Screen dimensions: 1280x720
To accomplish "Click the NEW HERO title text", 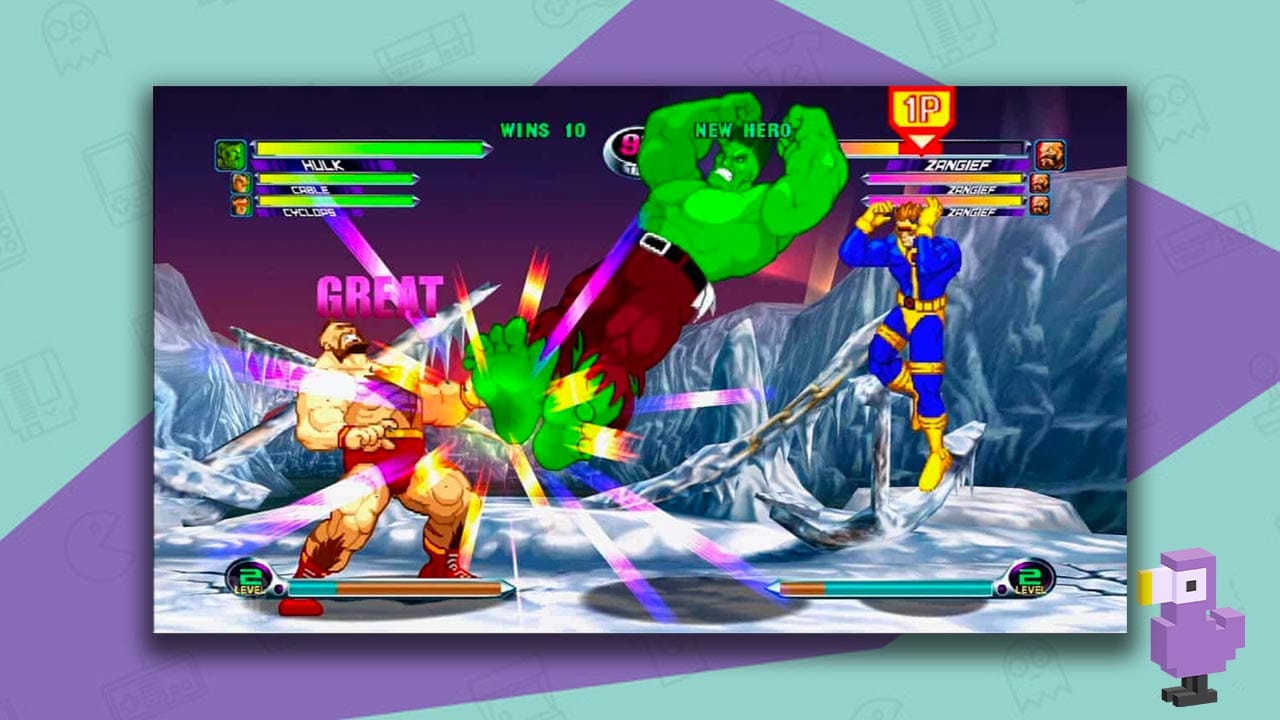I will (743, 130).
